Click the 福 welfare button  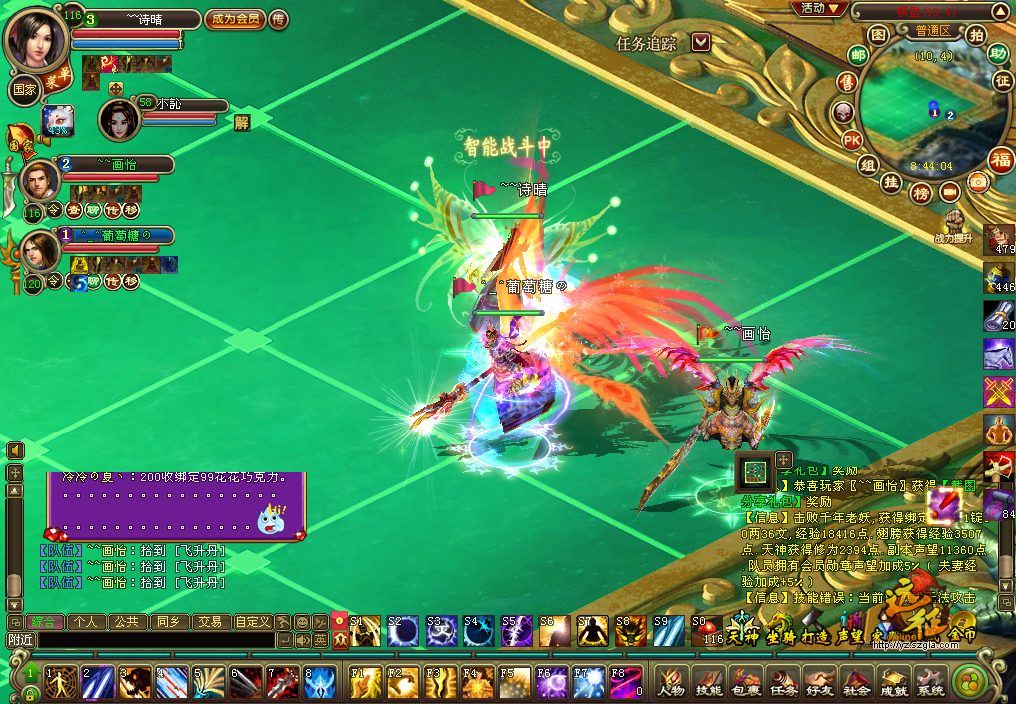point(999,158)
